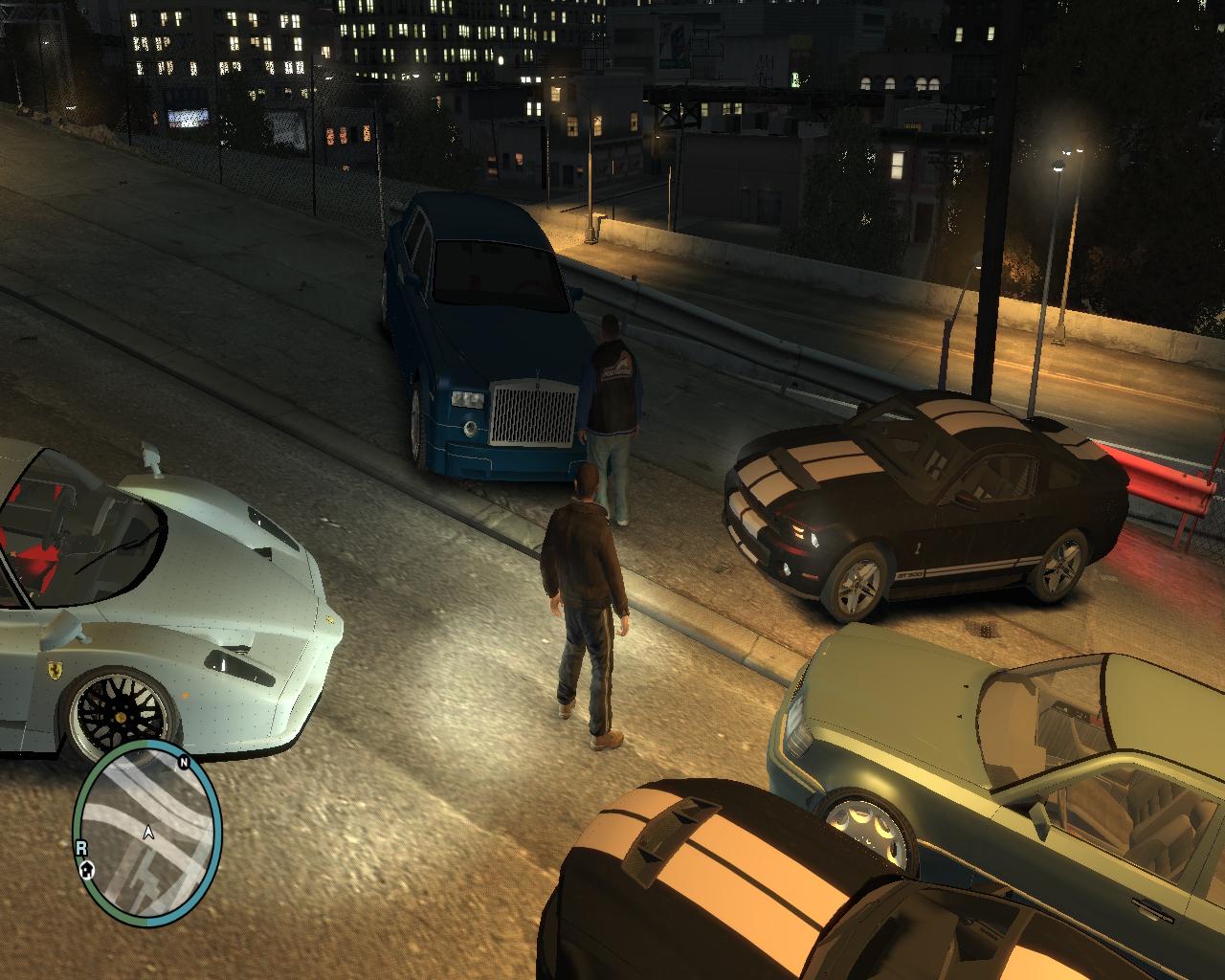Click the north N marker on the radar
Viewport: 1225px width, 980px height.
182,763
